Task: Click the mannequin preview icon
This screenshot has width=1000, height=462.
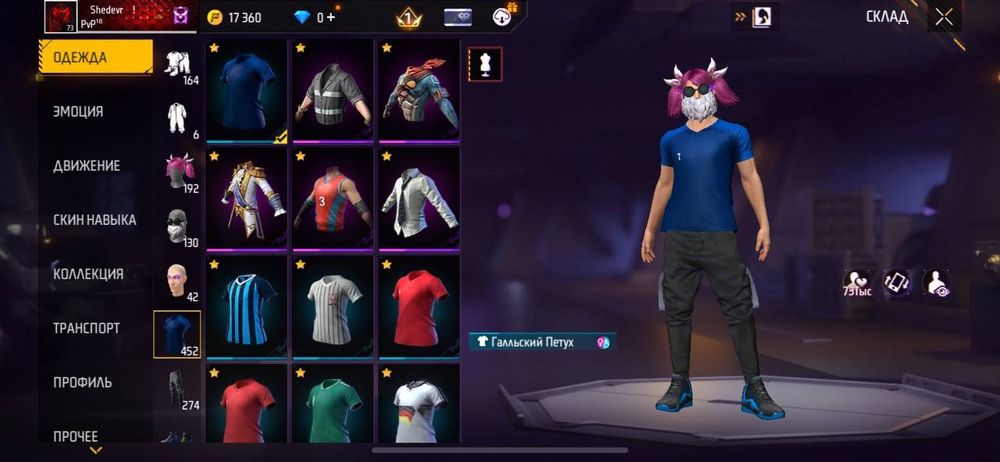Action: click(485, 64)
